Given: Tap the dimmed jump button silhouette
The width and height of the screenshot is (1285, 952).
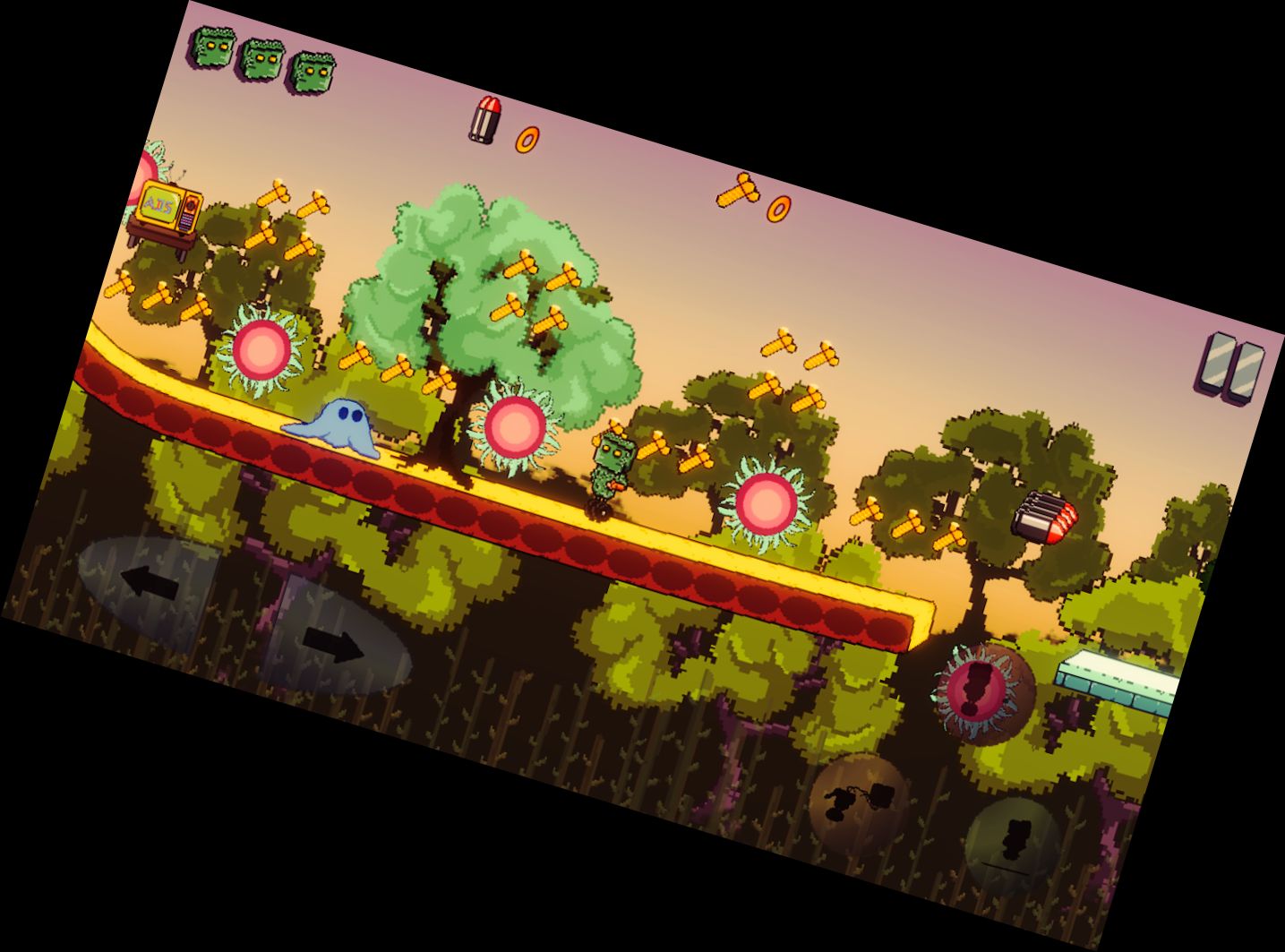Looking at the screenshot, I should [x=1015, y=837].
